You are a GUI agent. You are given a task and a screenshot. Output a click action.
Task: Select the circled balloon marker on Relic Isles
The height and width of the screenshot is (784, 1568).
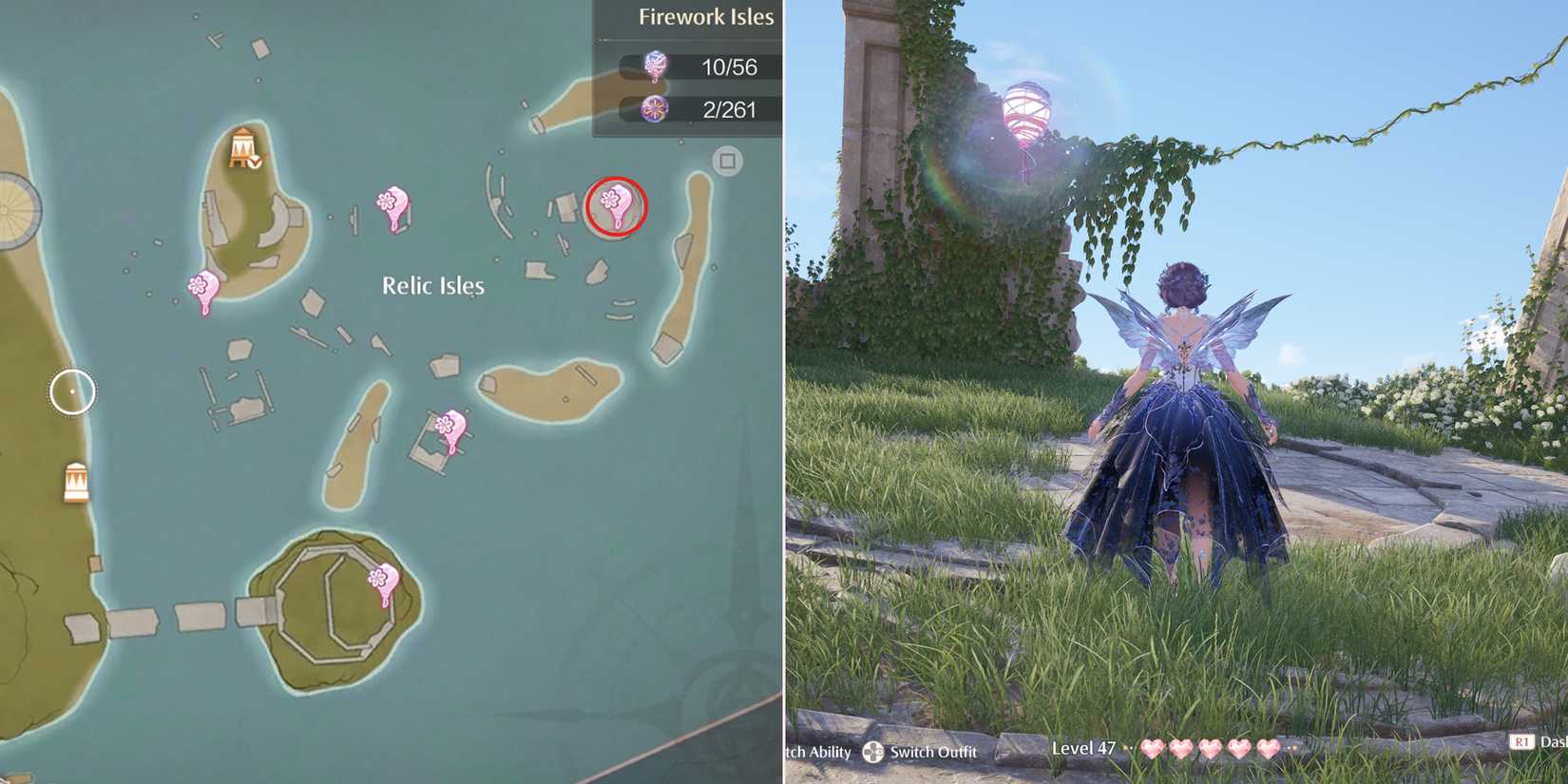614,203
